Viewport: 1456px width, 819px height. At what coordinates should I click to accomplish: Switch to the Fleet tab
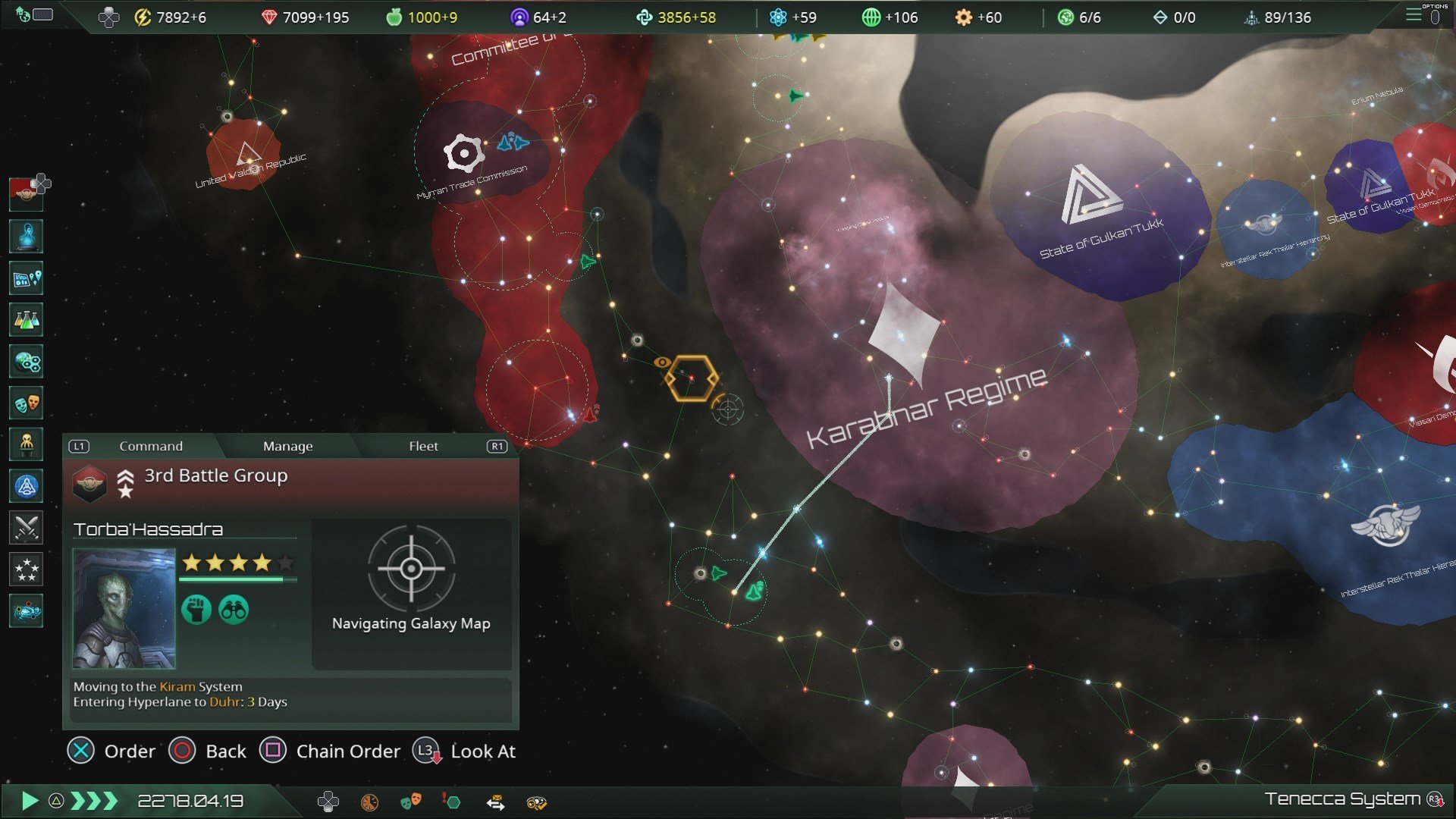(423, 446)
